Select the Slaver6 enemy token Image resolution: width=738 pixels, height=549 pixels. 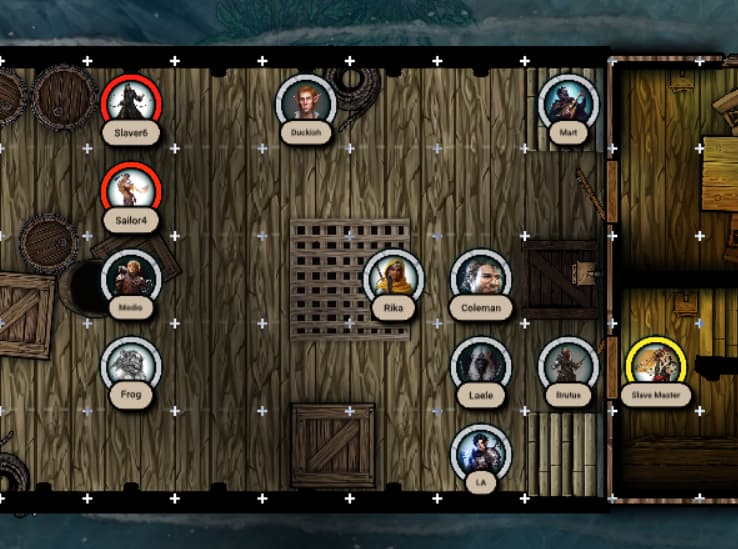pos(130,103)
